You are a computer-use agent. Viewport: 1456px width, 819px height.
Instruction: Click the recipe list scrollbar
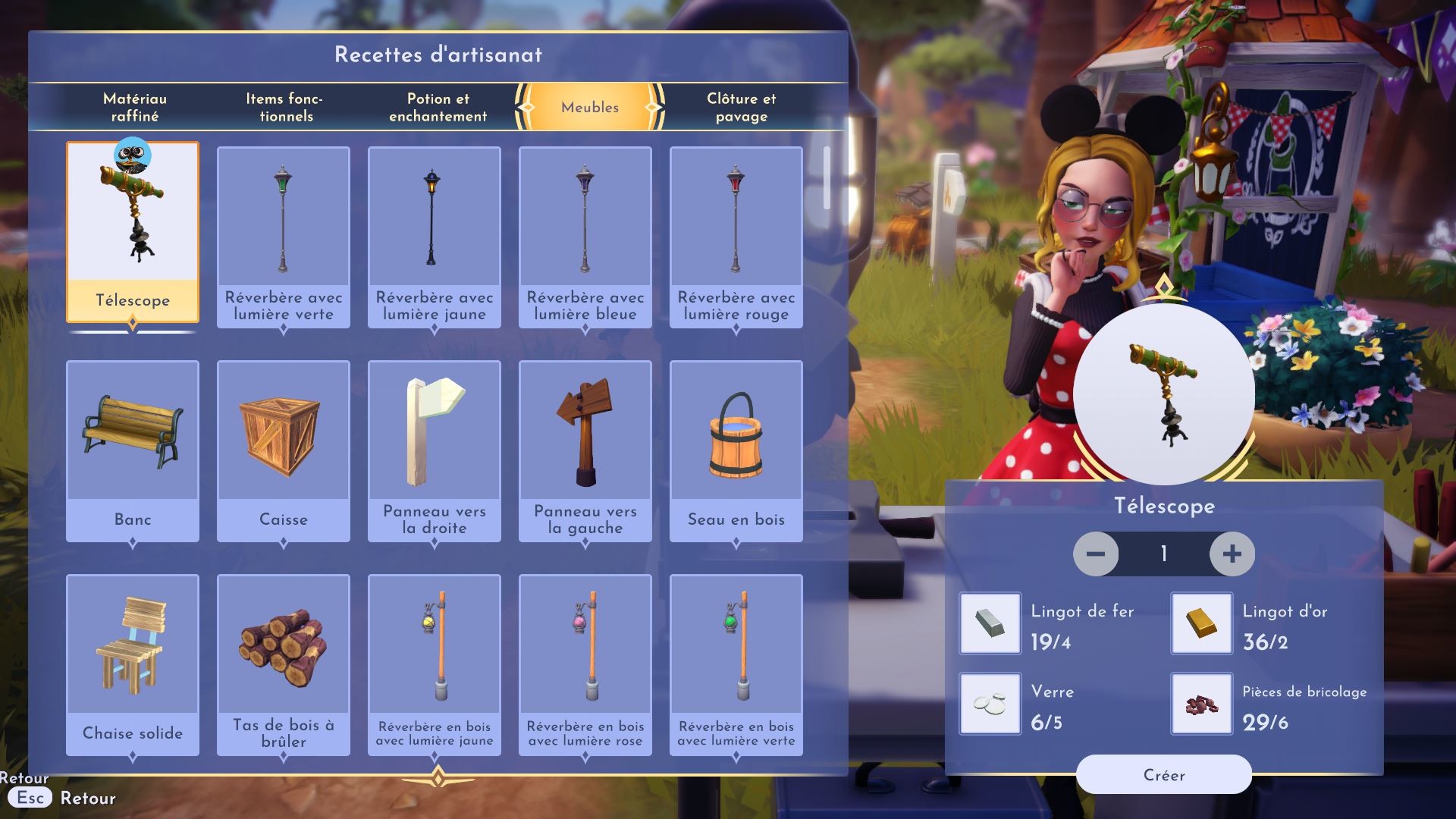tap(827, 178)
